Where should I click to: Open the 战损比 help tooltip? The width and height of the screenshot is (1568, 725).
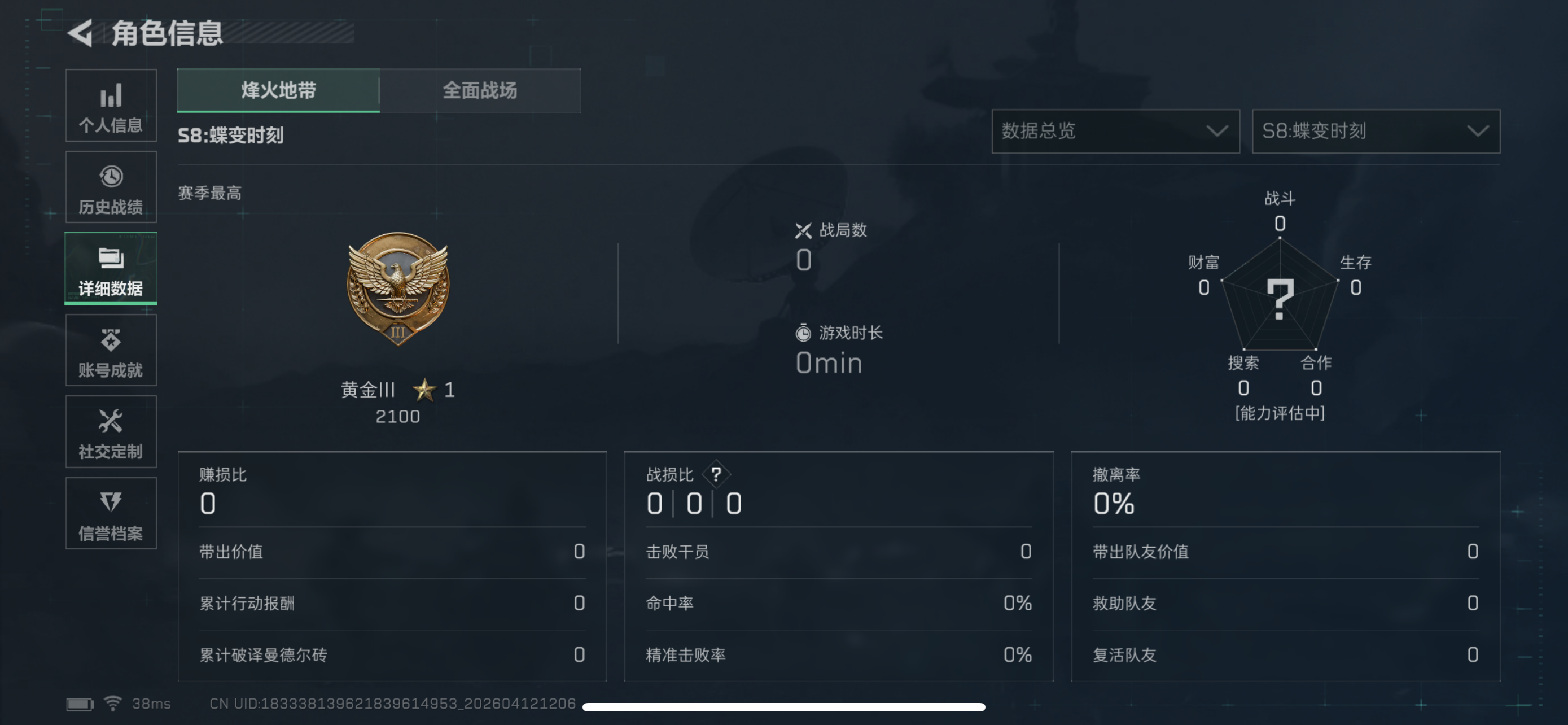click(x=716, y=475)
